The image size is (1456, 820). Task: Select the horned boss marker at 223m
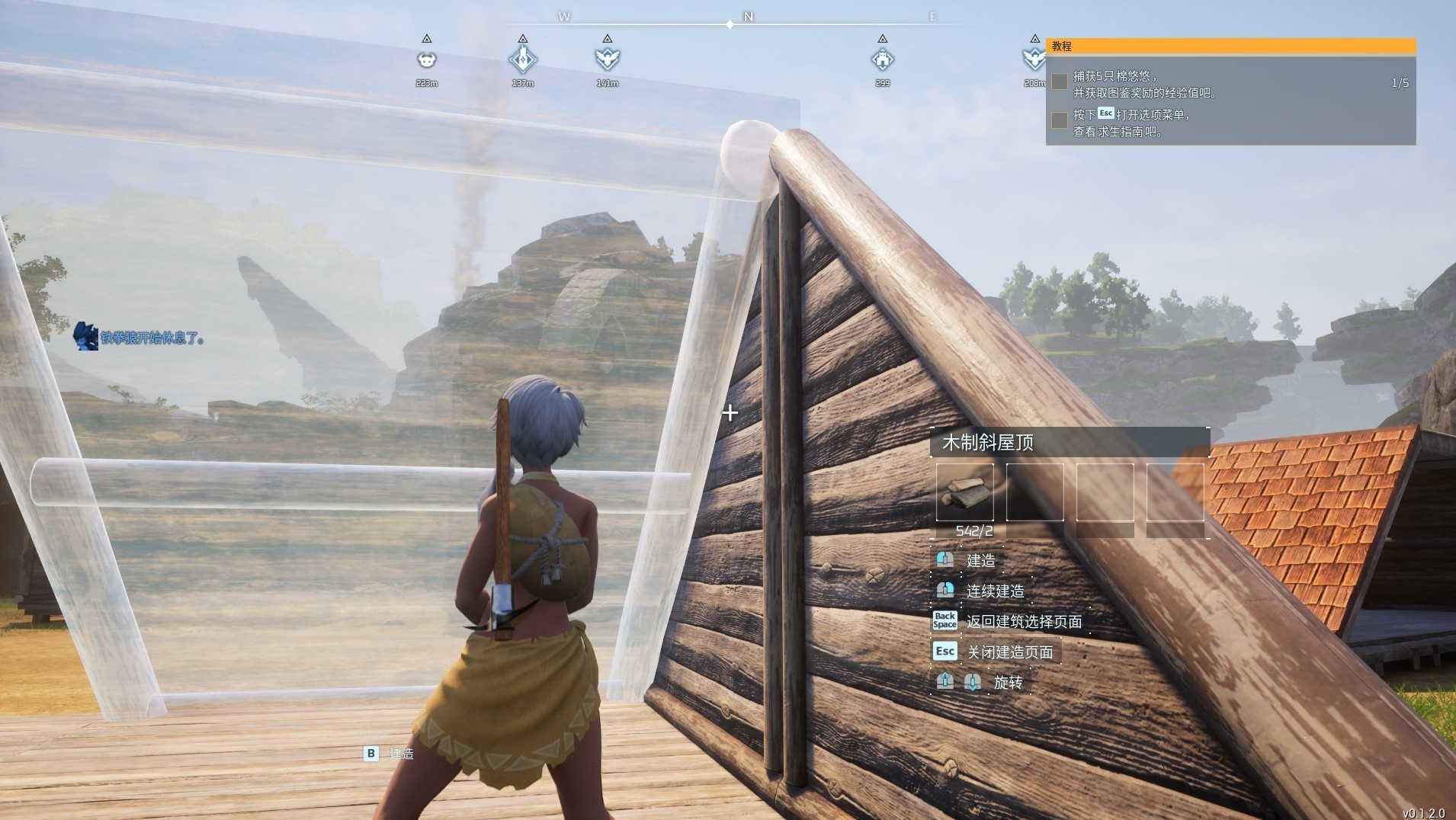427,59
